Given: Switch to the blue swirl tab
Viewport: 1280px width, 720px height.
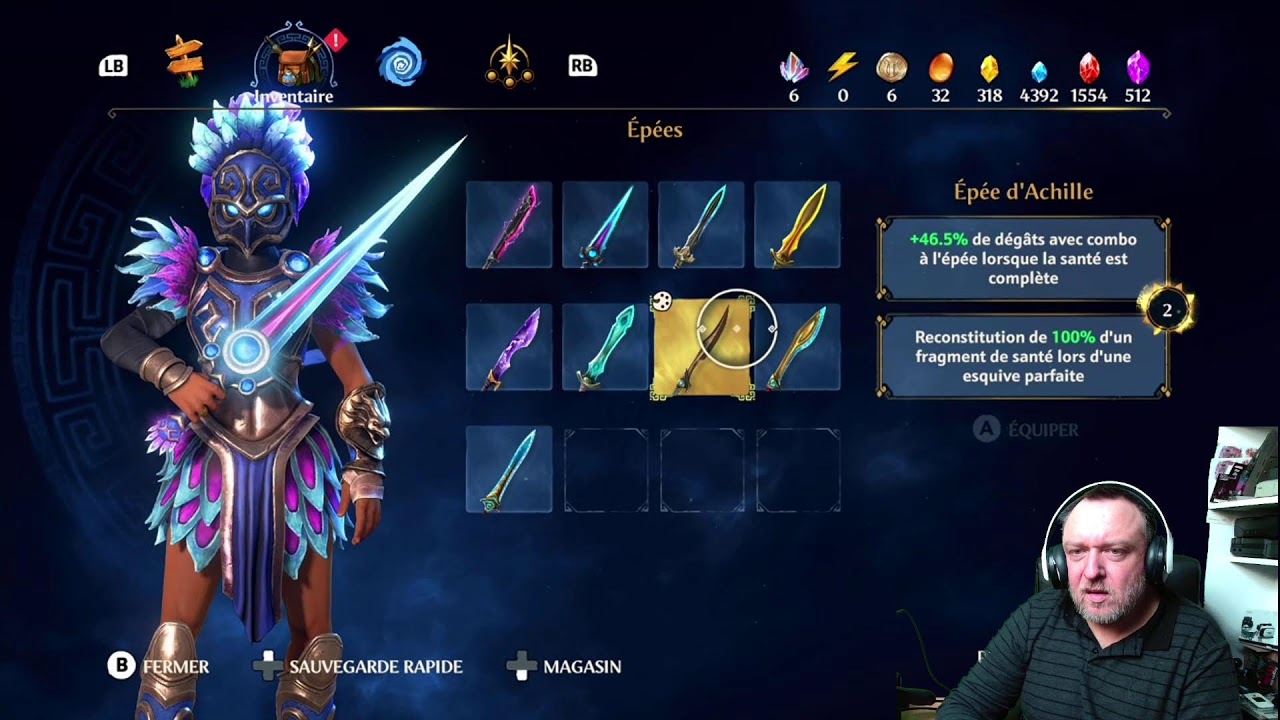Looking at the screenshot, I should point(401,62).
